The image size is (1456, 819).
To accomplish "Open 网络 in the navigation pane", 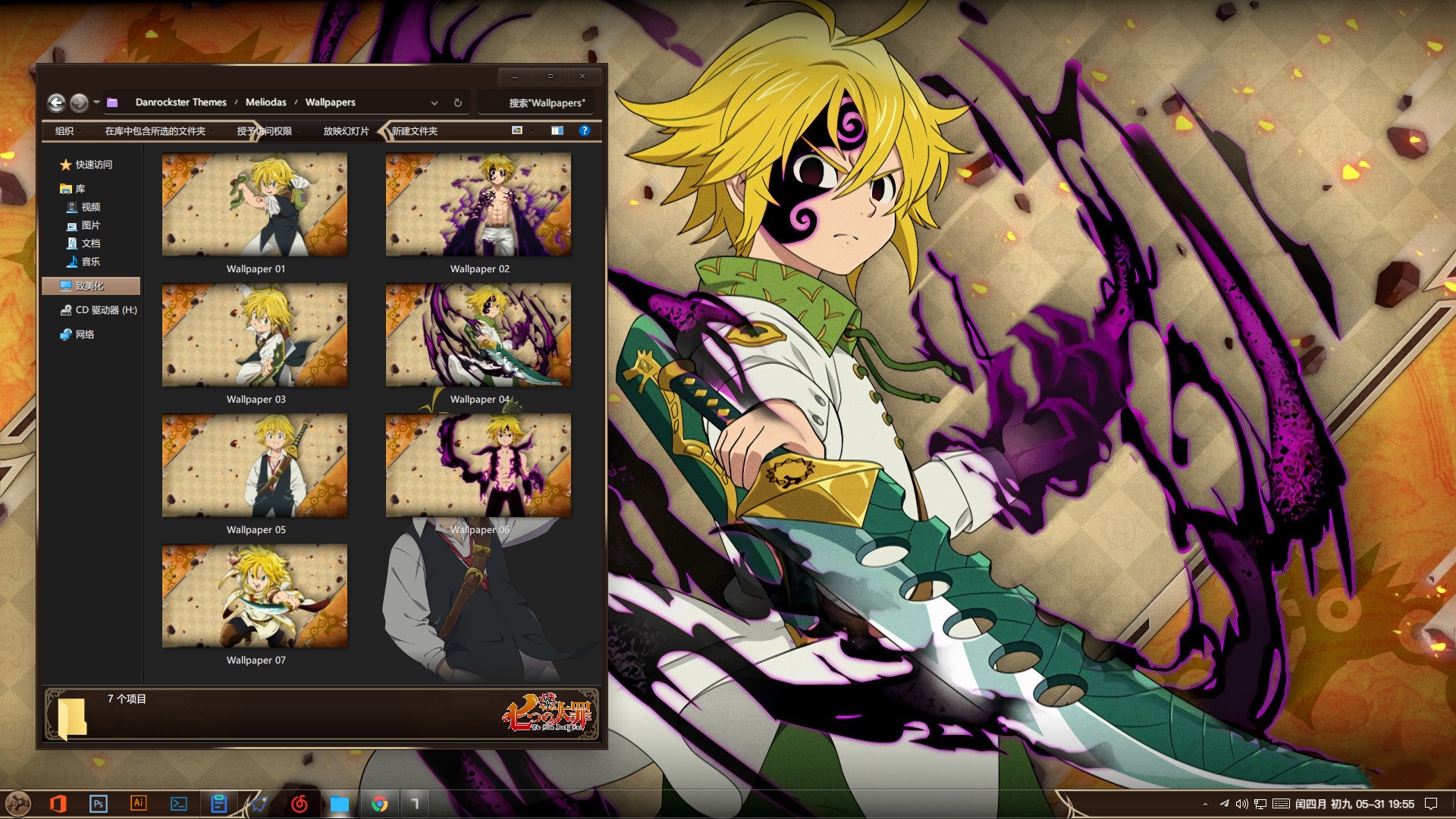I will pos(84,334).
